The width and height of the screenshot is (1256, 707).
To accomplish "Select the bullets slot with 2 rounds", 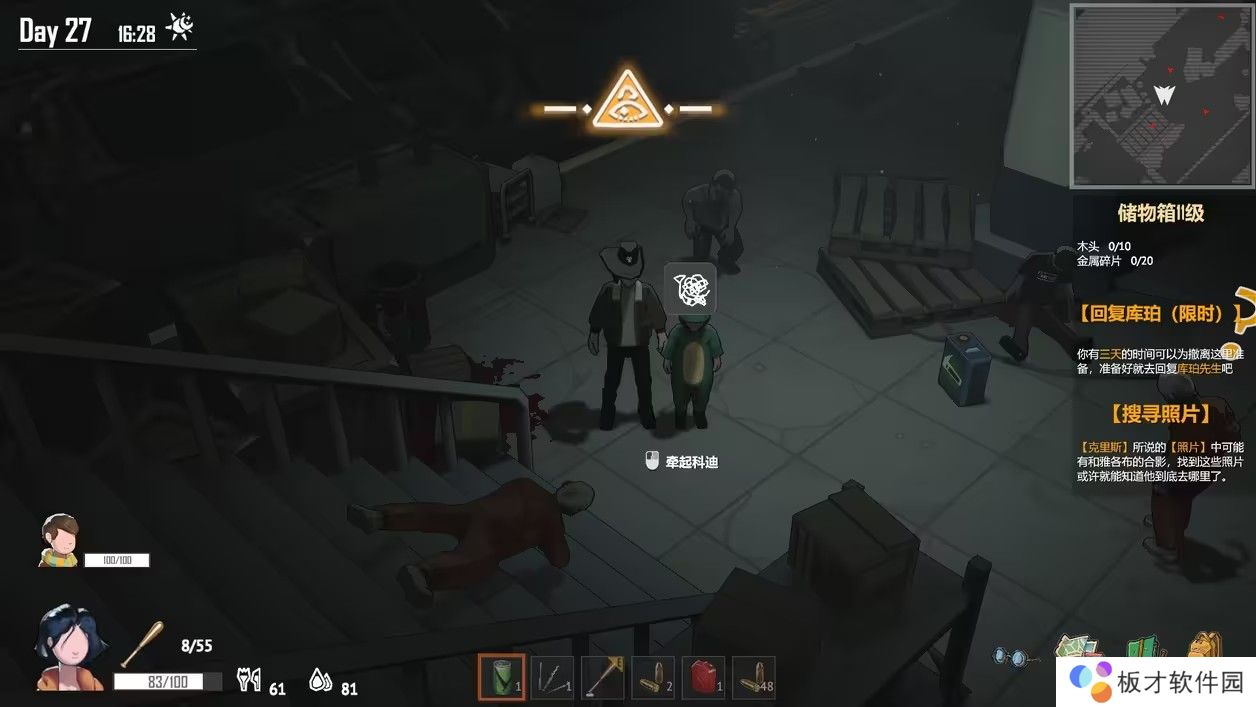I will (652, 677).
